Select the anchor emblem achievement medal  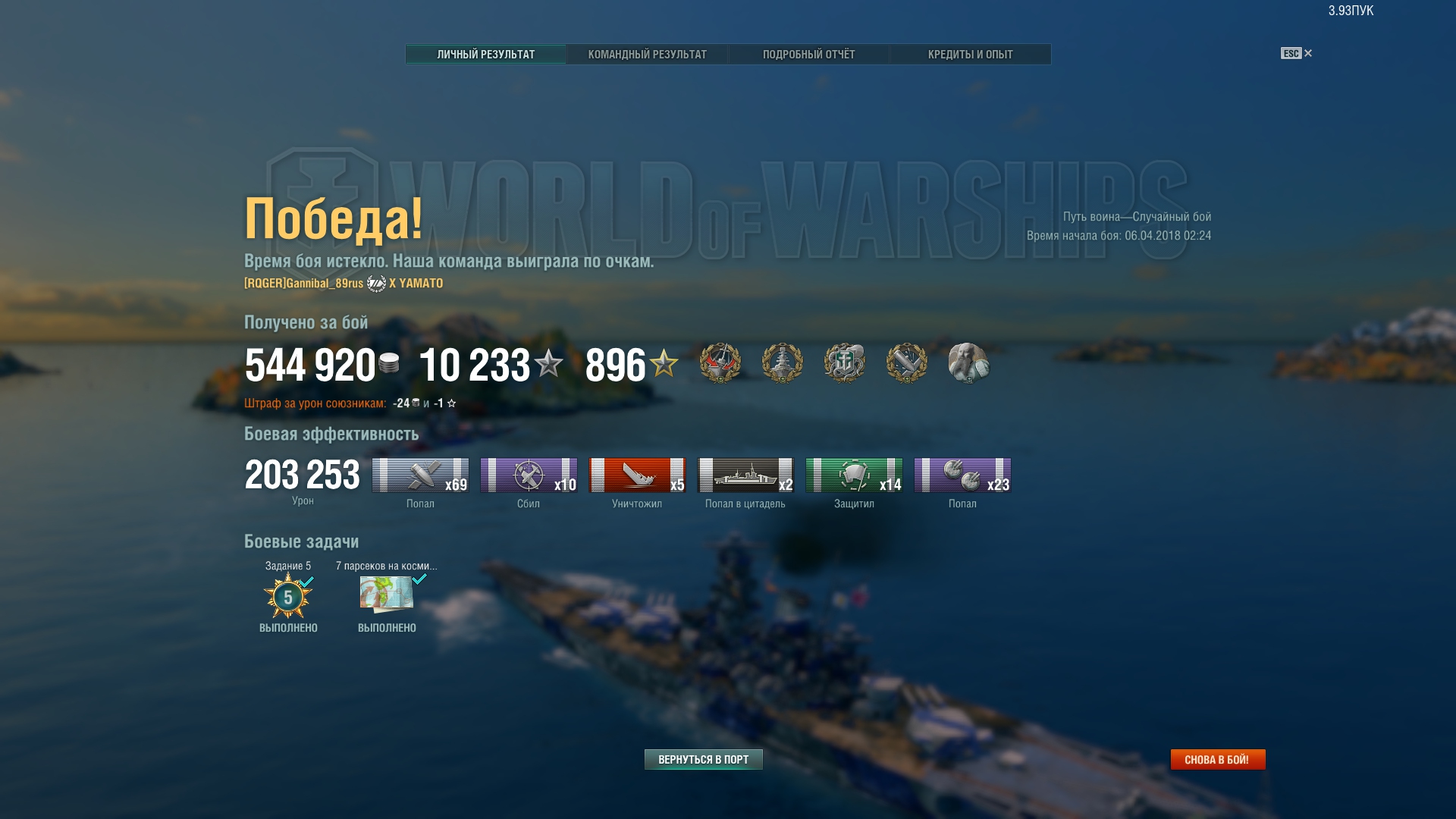click(844, 363)
